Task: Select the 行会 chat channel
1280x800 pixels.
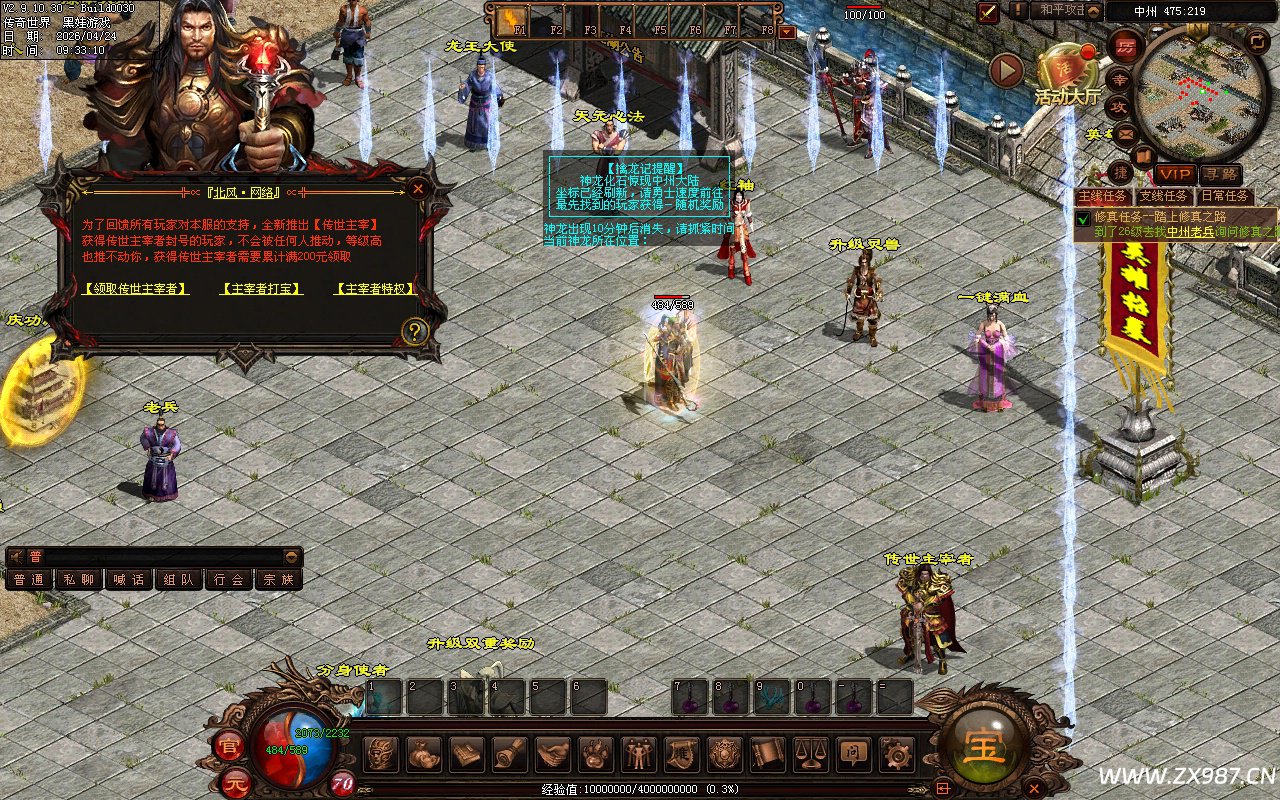Action: (x=229, y=579)
